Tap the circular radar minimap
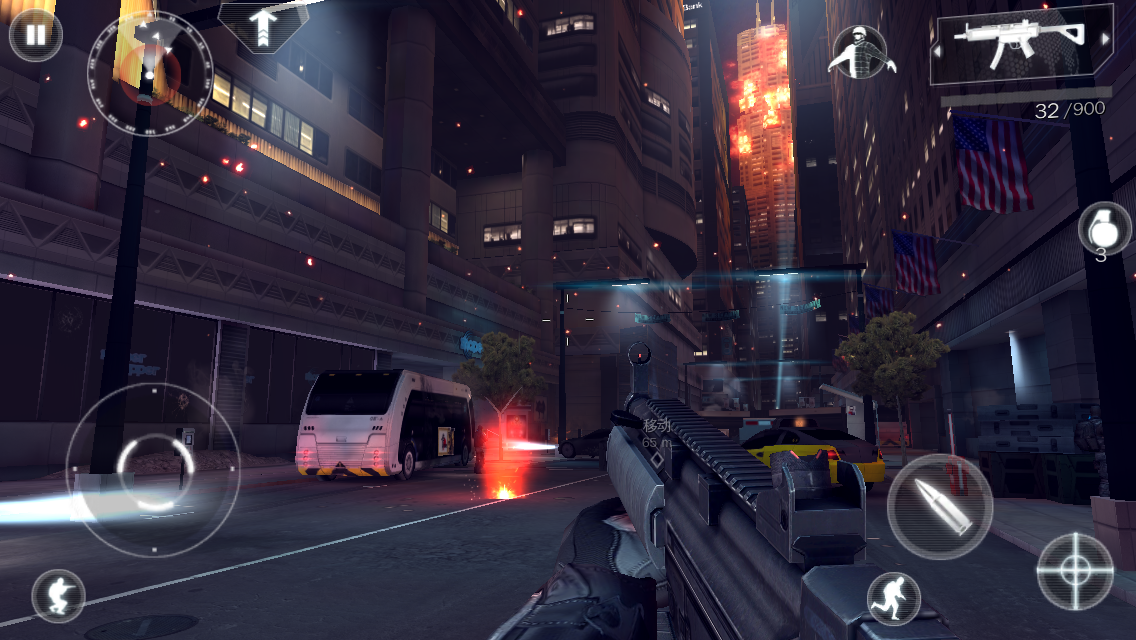 [x=151, y=71]
